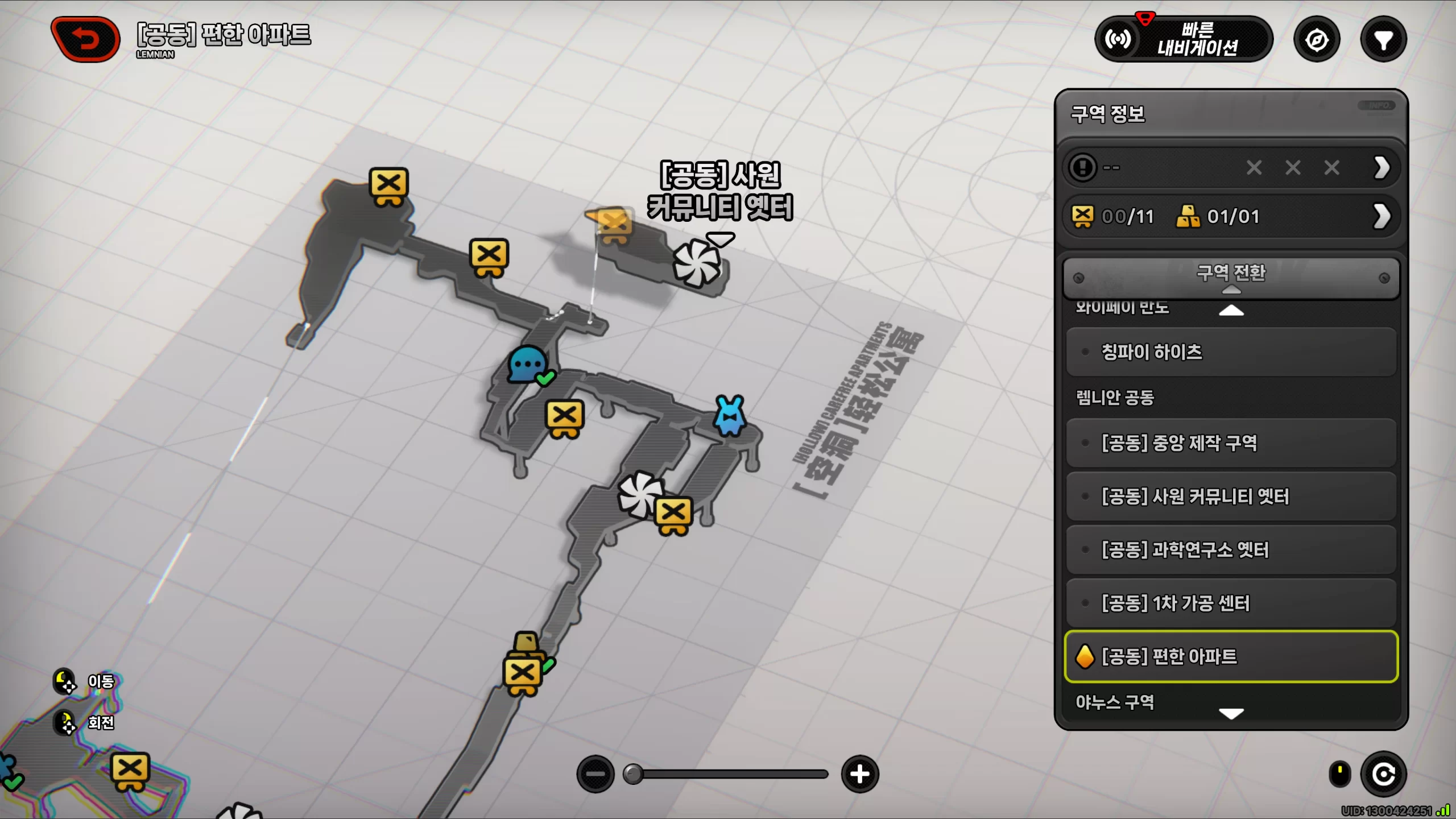Viewport: 1456px width, 819px height.
Task: Click the compass locate button
Action: 1317,40
